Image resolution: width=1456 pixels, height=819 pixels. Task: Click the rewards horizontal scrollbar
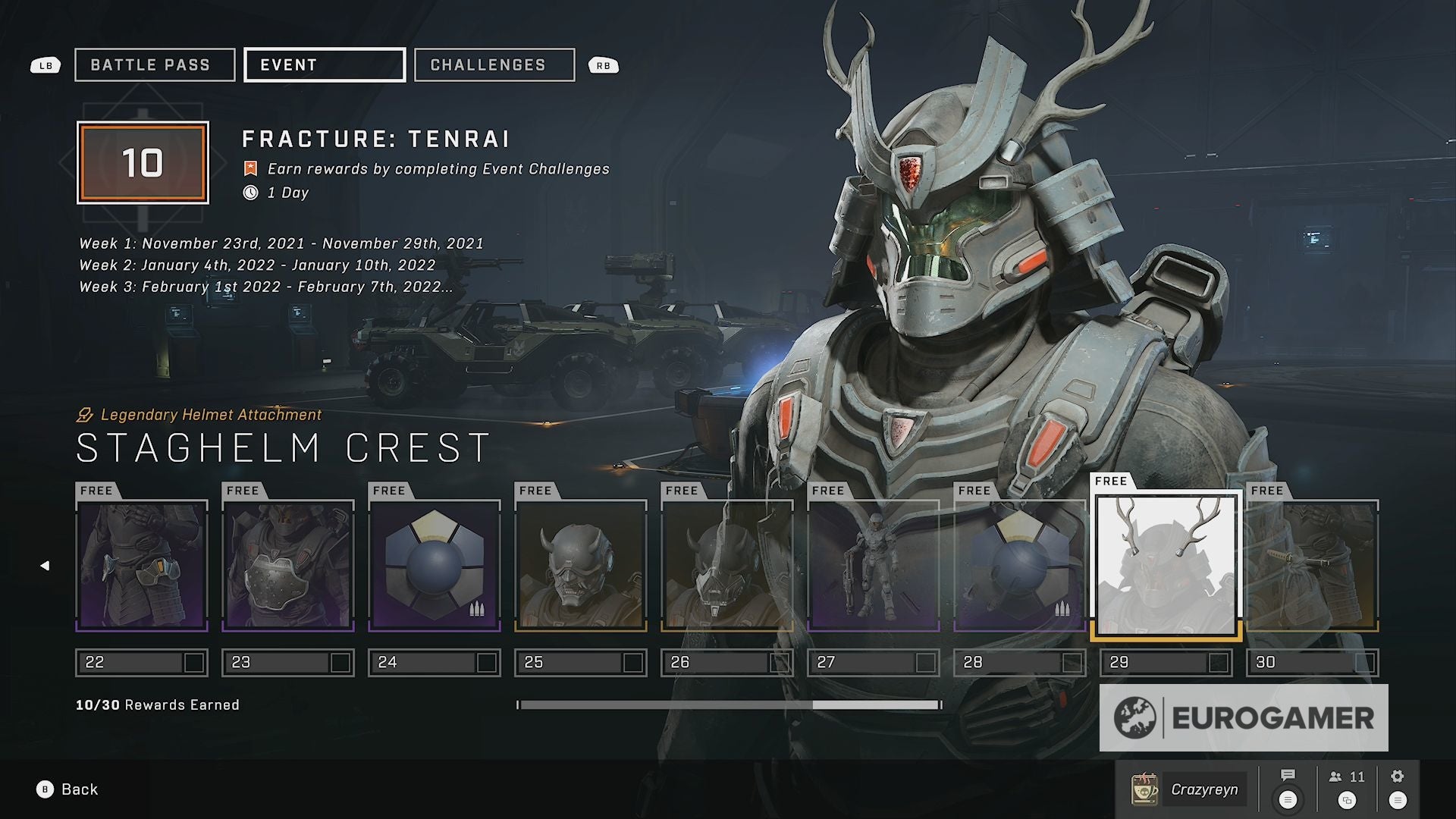click(x=730, y=705)
